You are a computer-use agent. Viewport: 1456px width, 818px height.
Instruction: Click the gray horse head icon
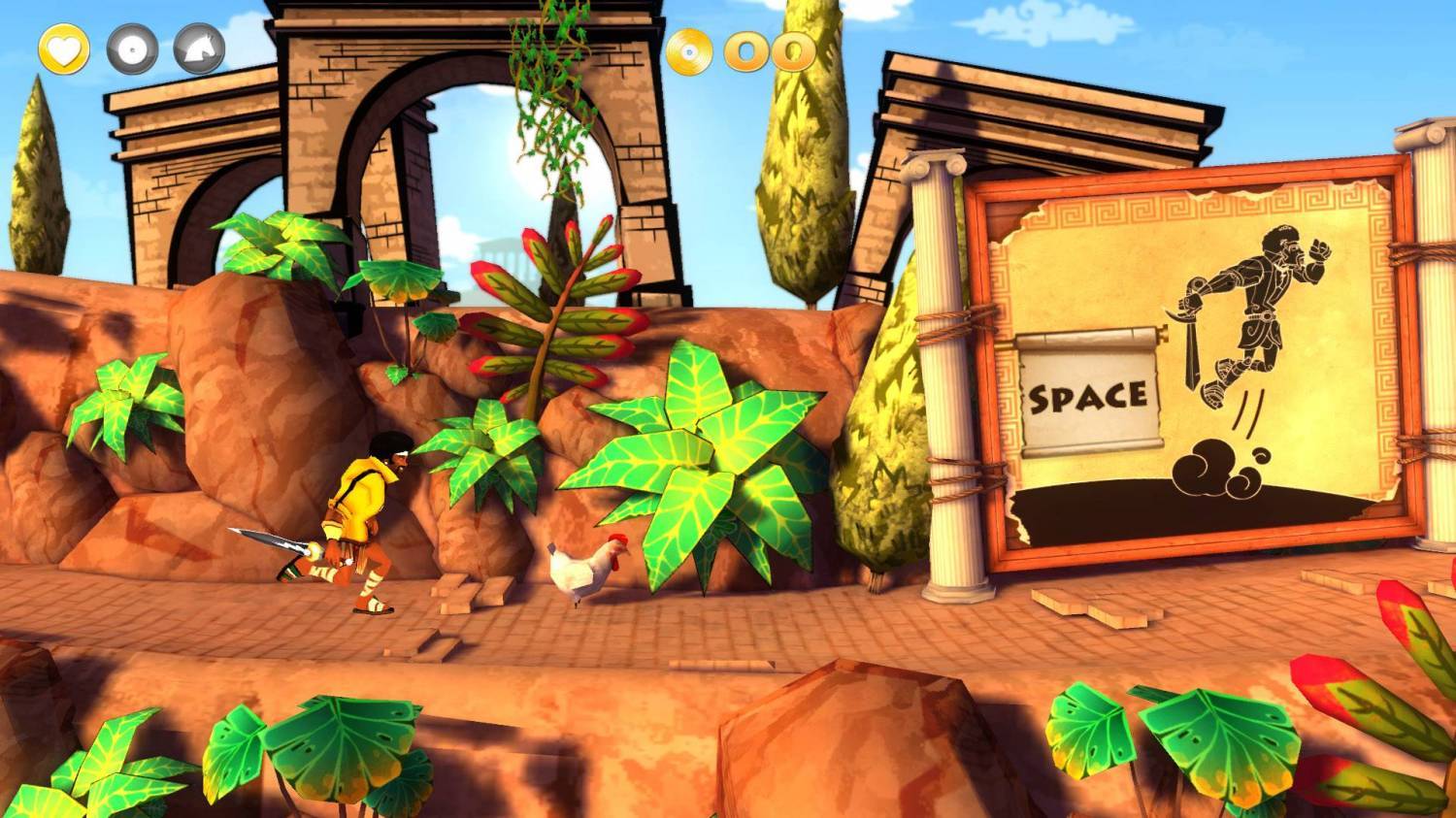(x=199, y=49)
